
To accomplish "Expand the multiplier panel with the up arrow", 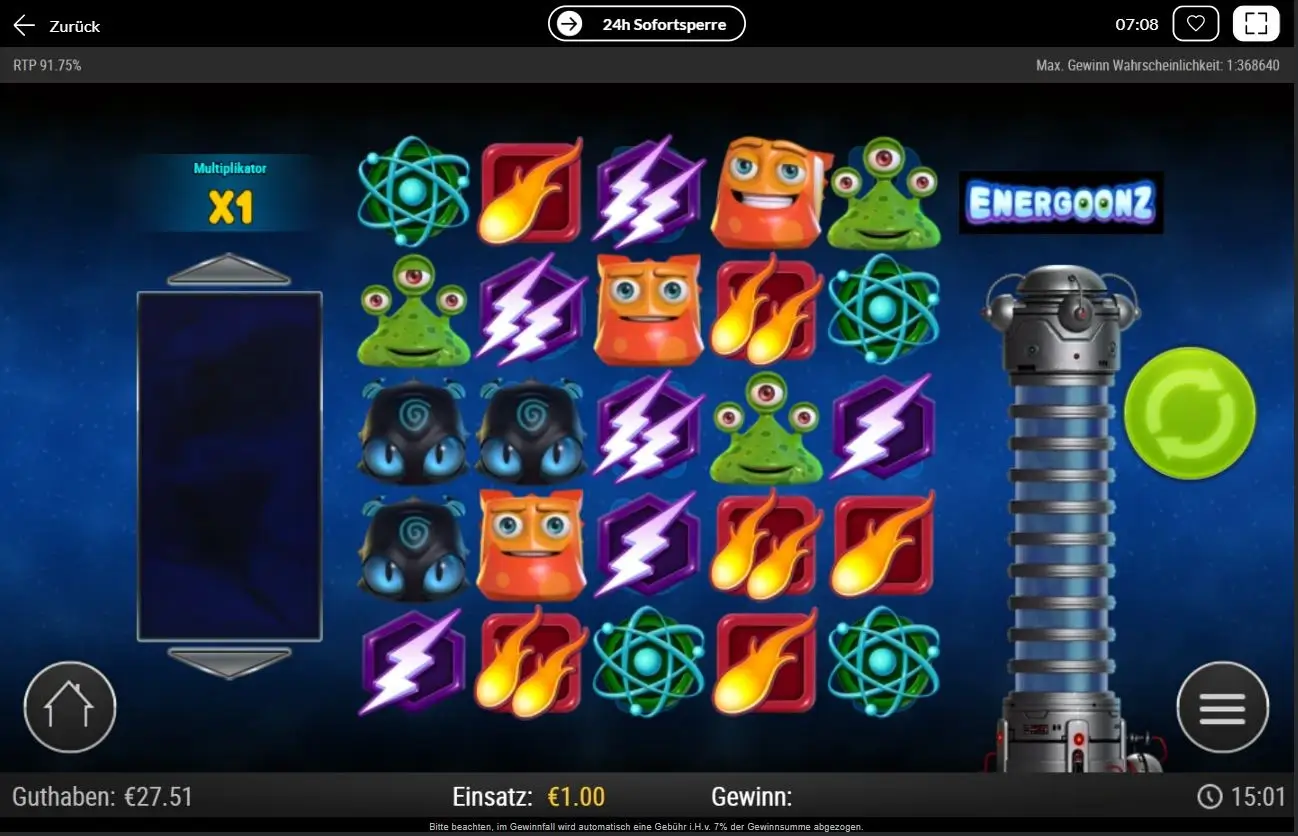I will [229, 265].
